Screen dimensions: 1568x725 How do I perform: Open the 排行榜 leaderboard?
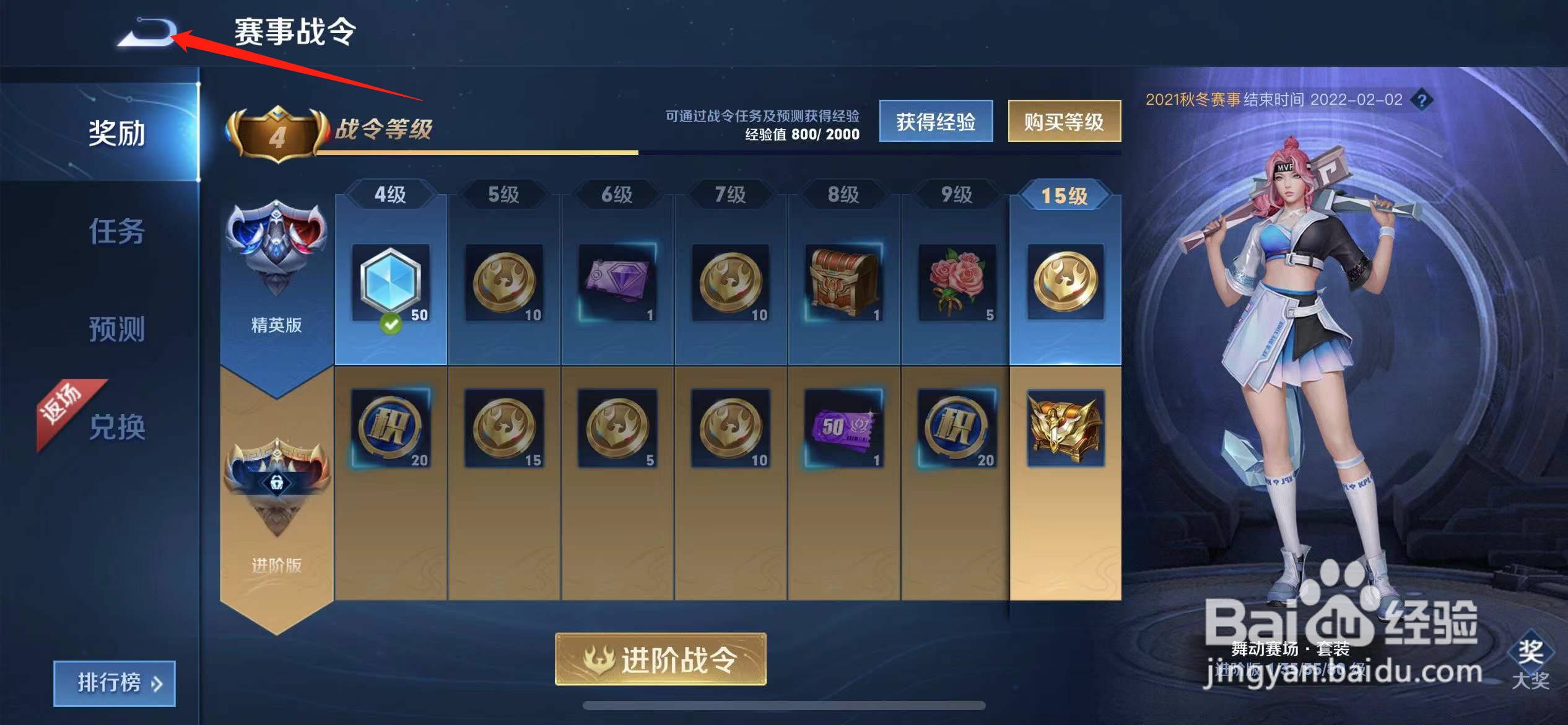(x=113, y=683)
